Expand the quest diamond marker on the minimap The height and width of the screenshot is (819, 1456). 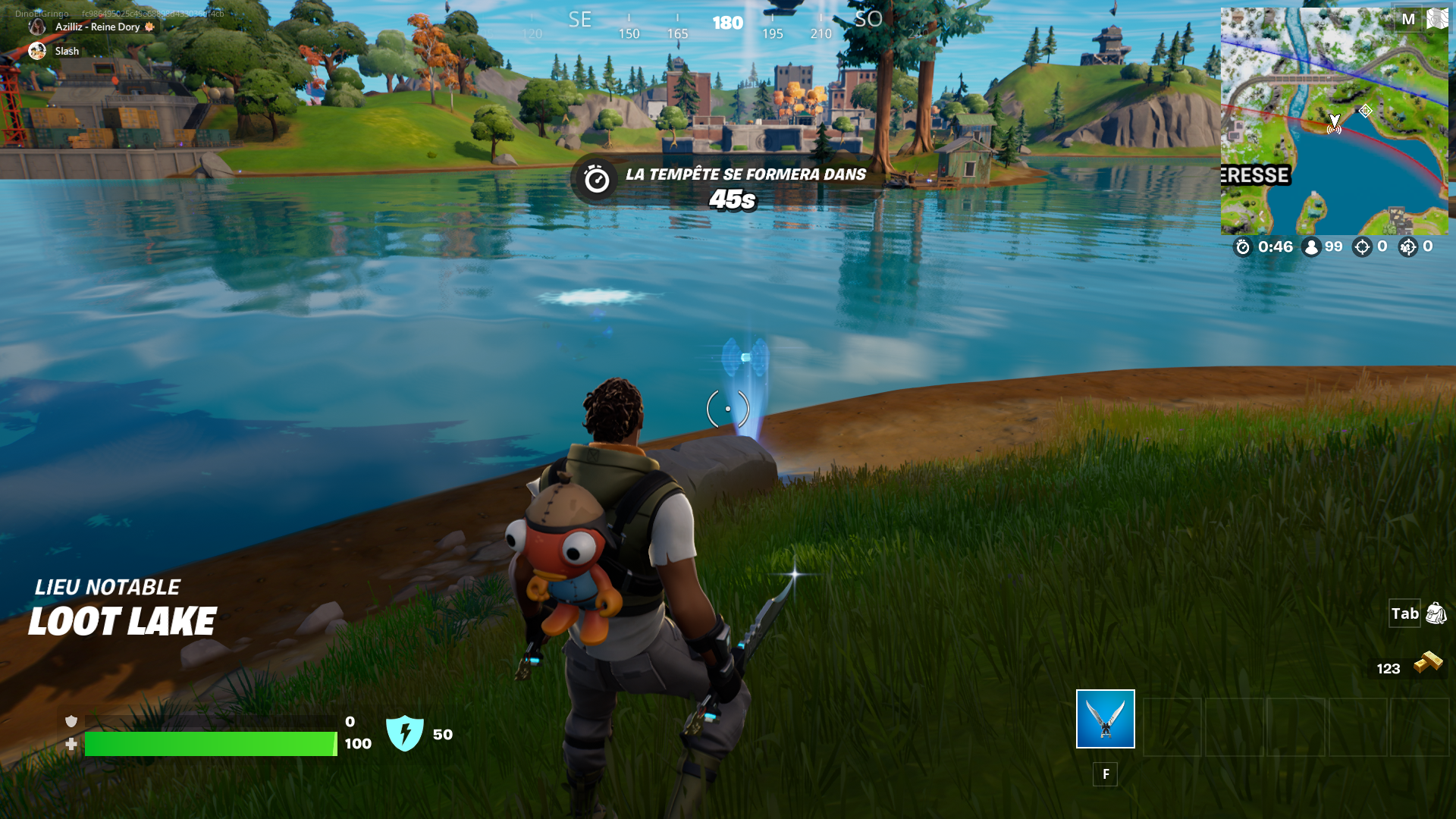coord(1366,111)
